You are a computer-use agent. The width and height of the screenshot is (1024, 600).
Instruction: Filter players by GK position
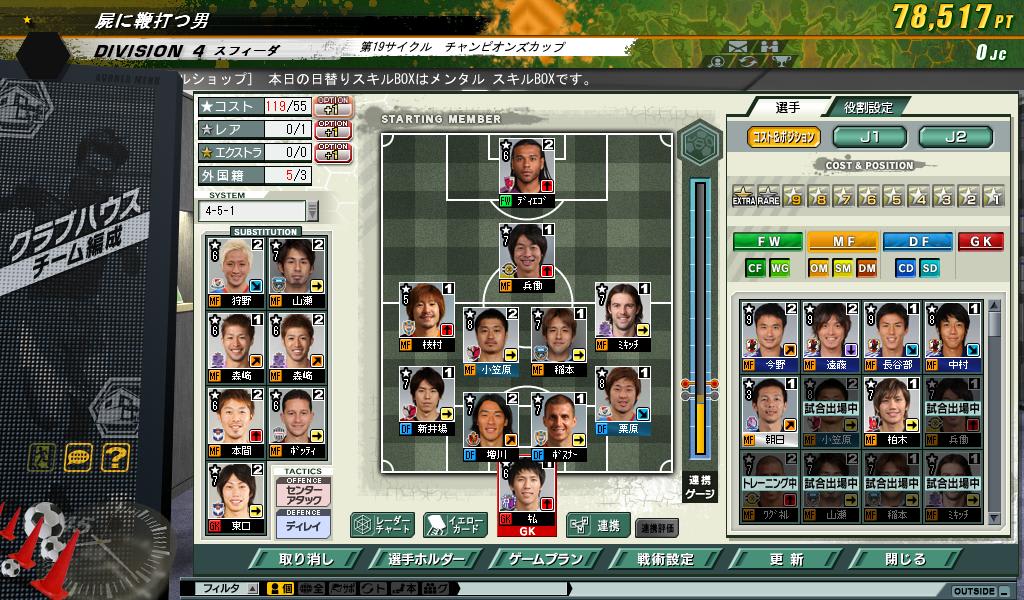[x=980, y=241]
